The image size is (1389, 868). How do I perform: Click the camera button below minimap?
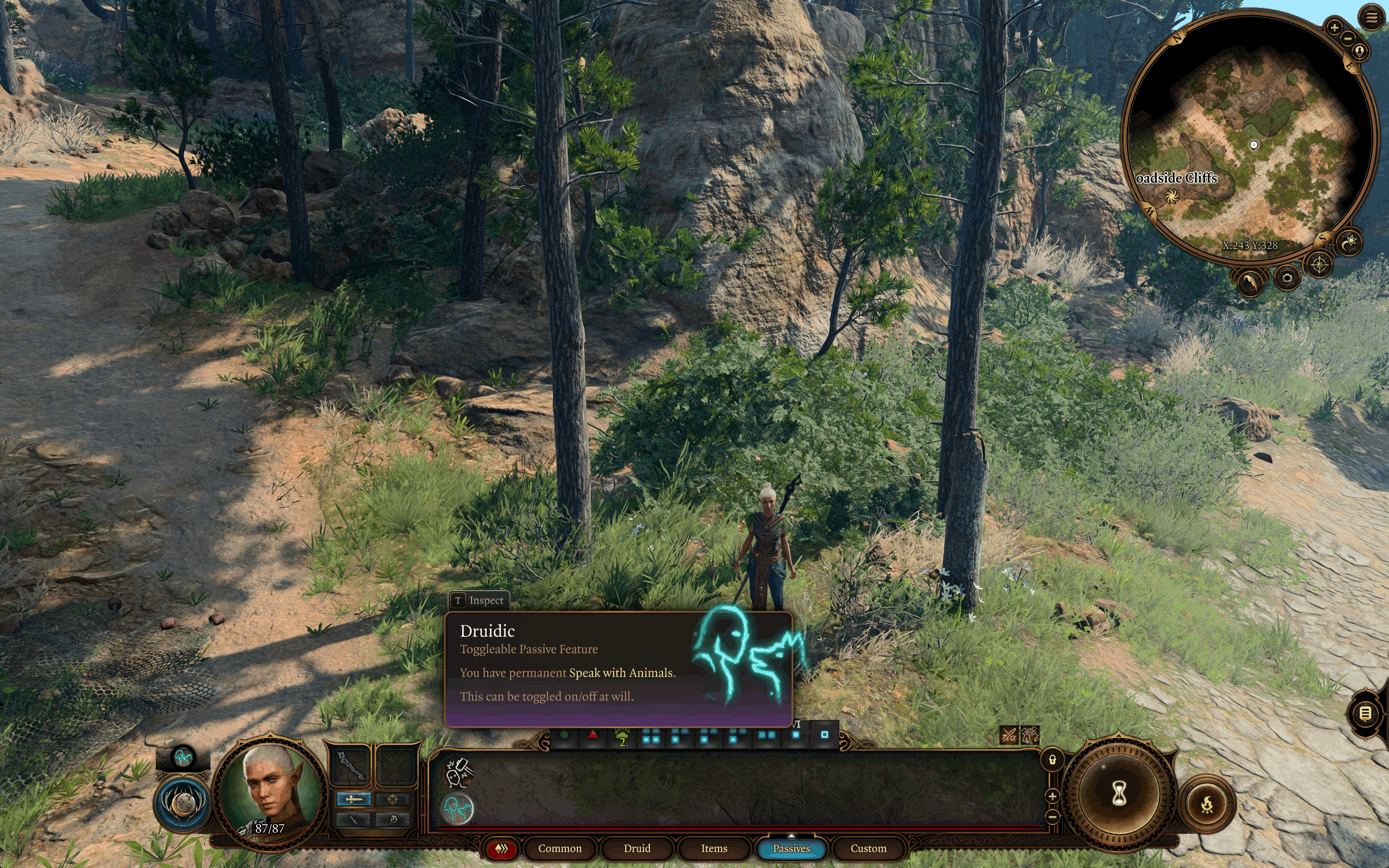coord(1287,278)
